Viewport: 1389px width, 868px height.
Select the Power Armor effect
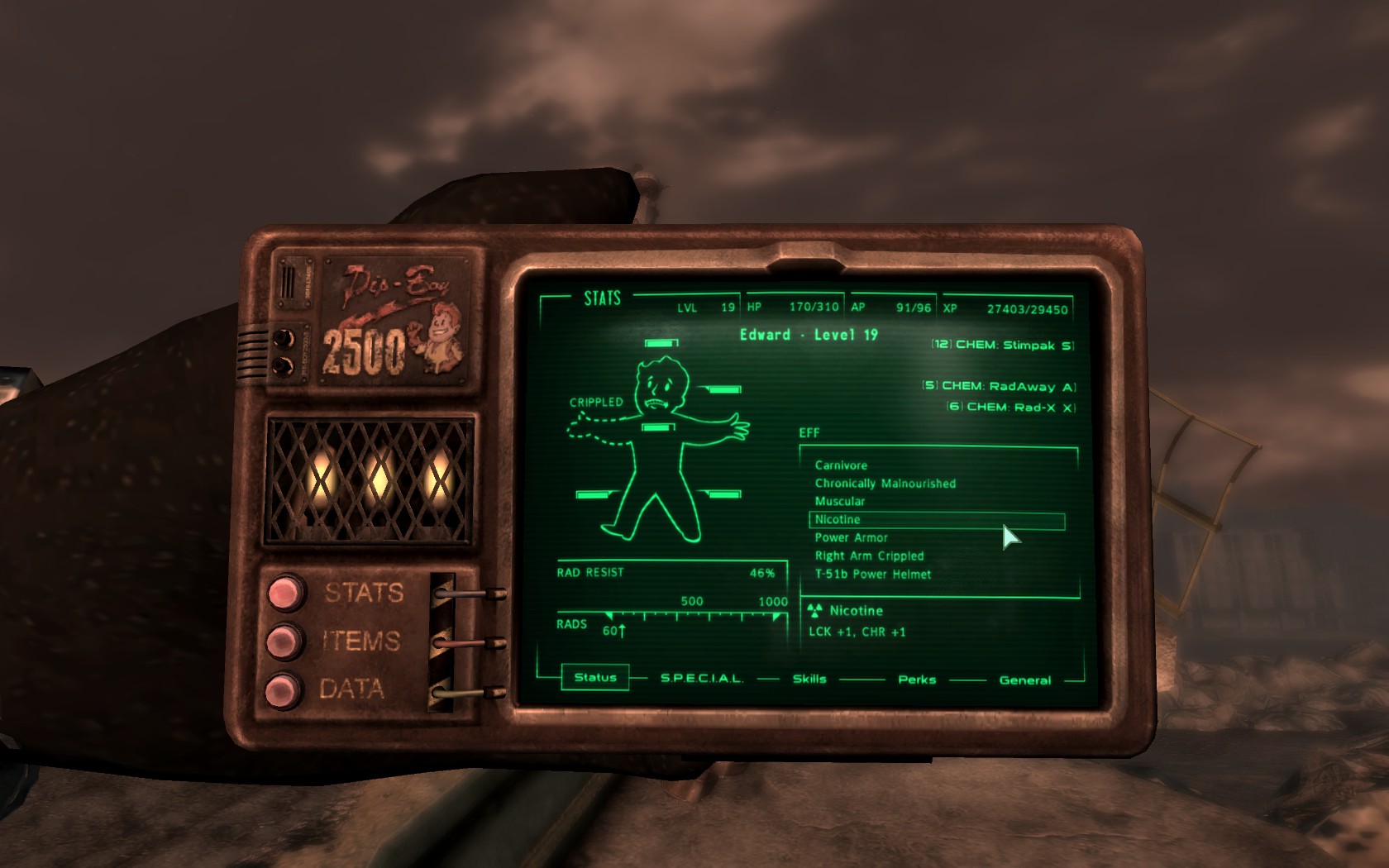point(851,538)
